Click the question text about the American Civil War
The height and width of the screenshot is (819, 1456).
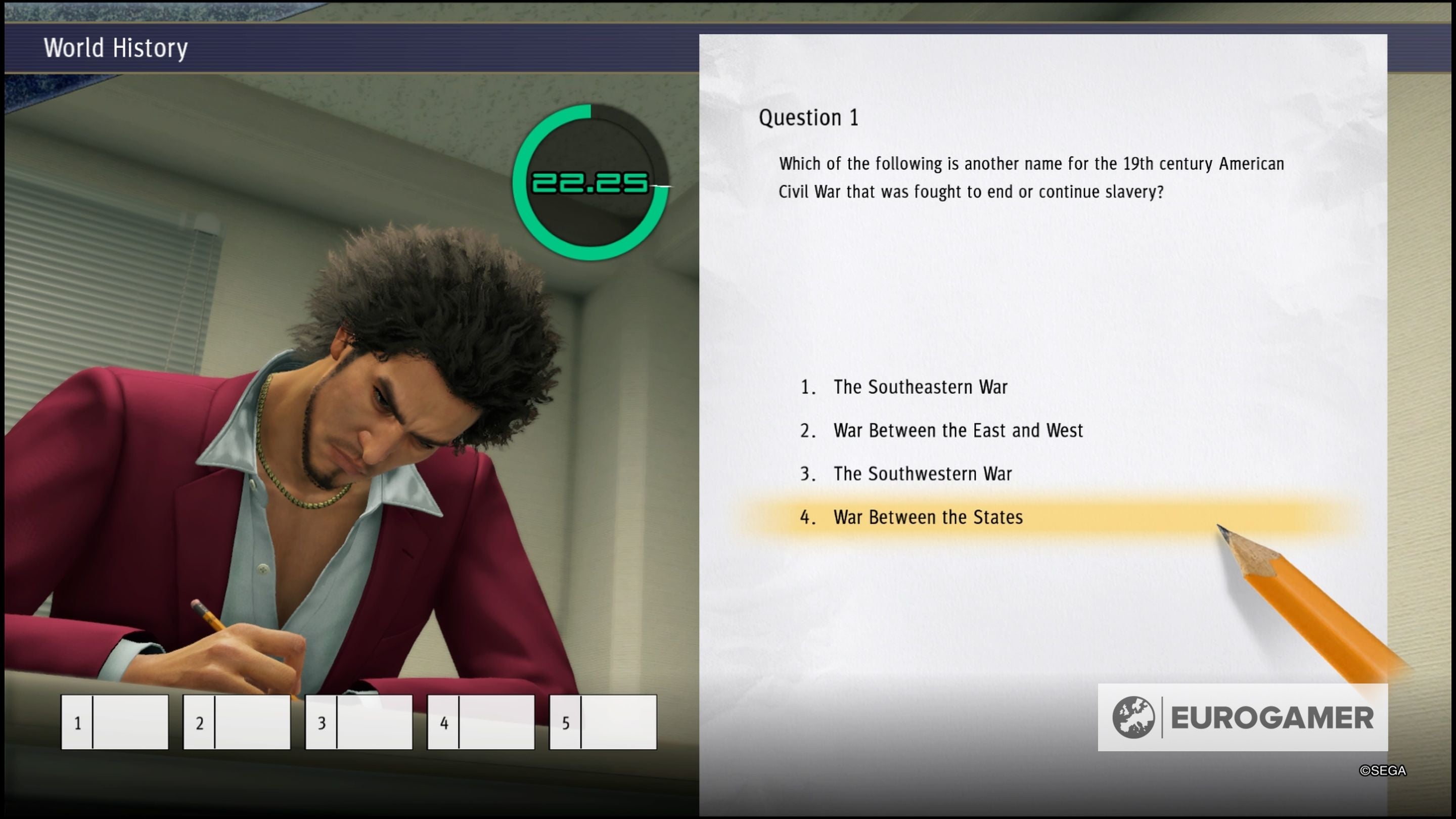tap(1029, 178)
